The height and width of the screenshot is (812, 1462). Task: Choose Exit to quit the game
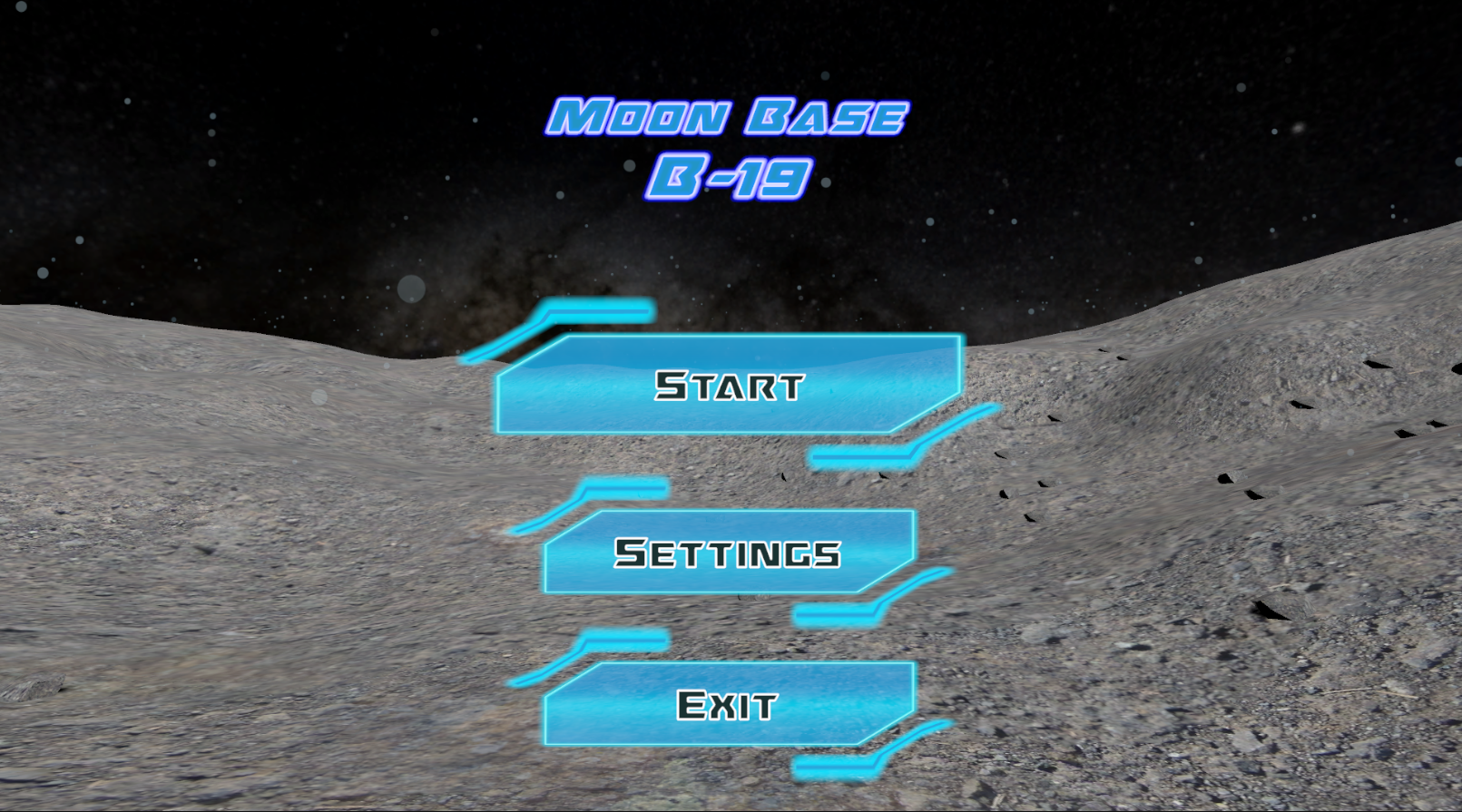(729, 704)
